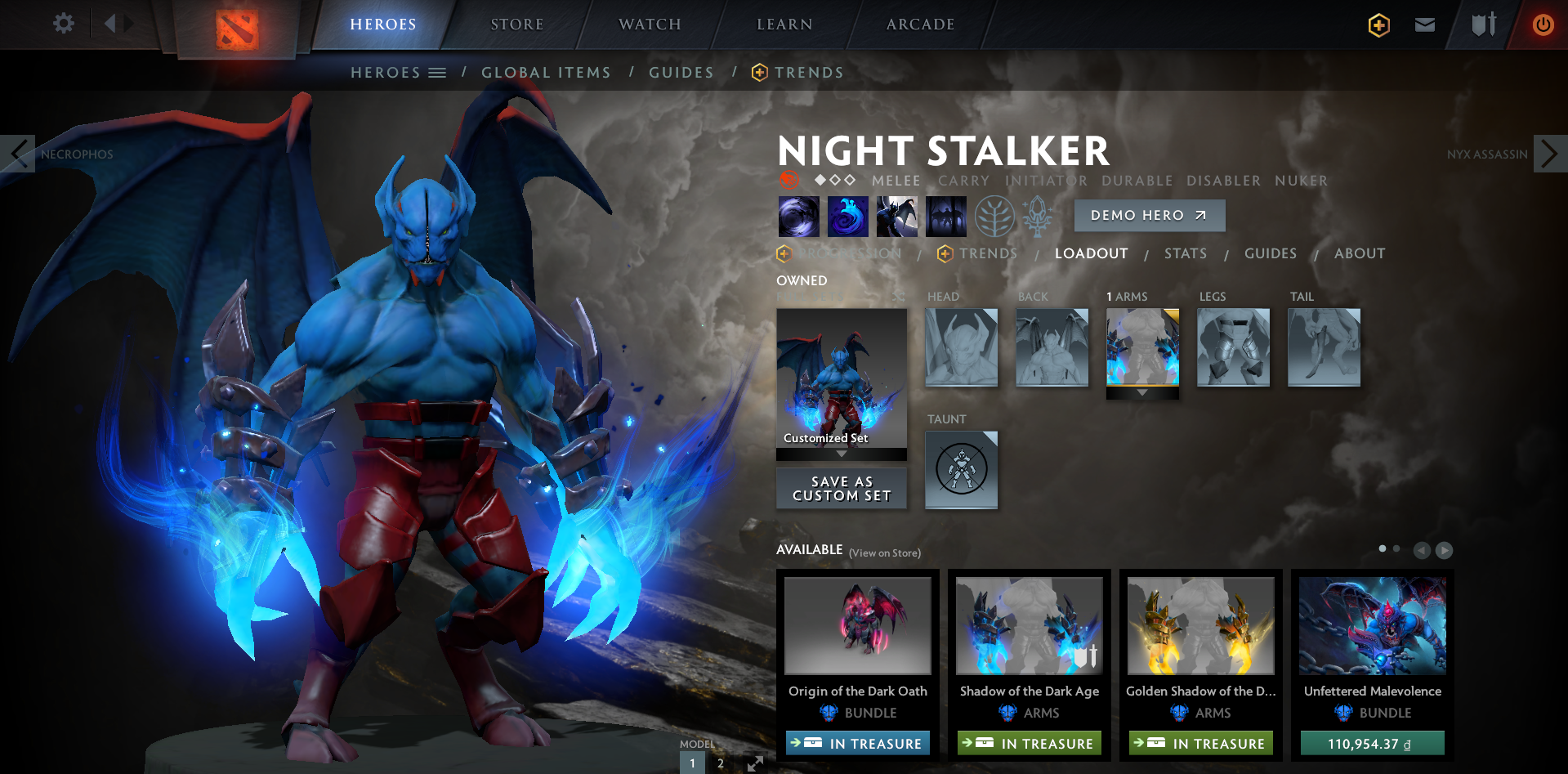Select the first page dot under Available
1568x774 pixels.
[x=1382, y=550]
